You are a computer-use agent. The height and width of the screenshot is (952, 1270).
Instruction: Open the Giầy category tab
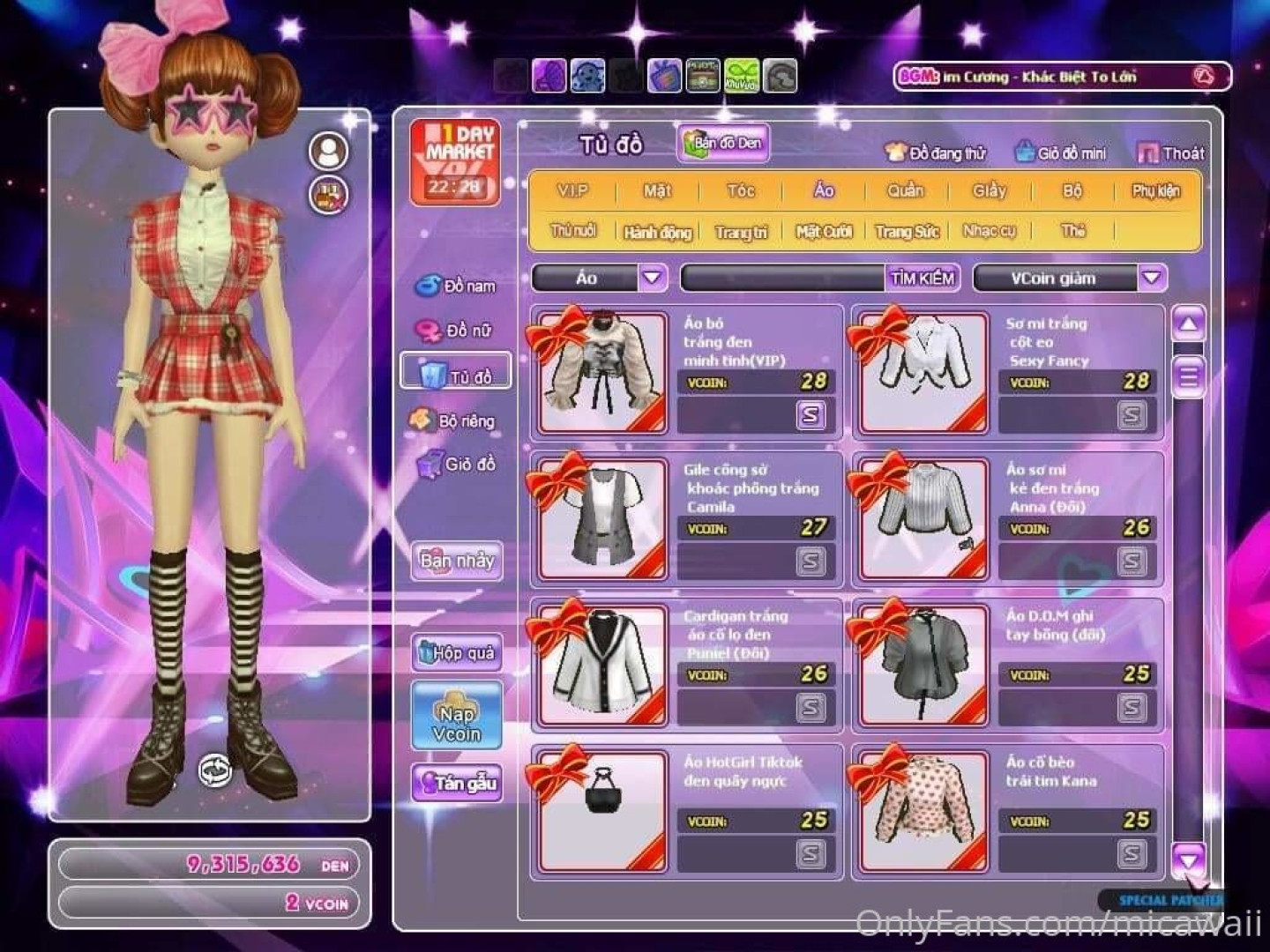(989, 191)
